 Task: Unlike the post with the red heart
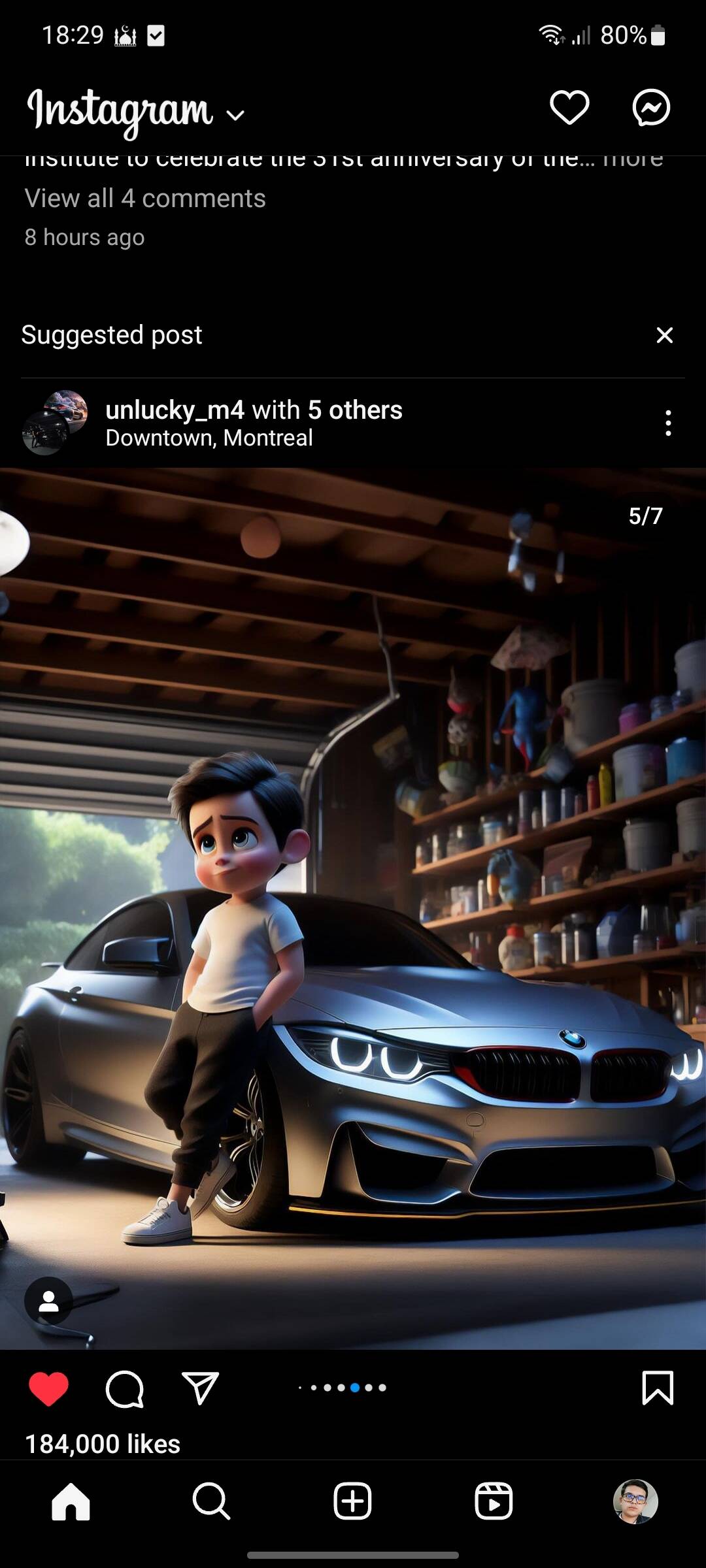(48, 1389)
